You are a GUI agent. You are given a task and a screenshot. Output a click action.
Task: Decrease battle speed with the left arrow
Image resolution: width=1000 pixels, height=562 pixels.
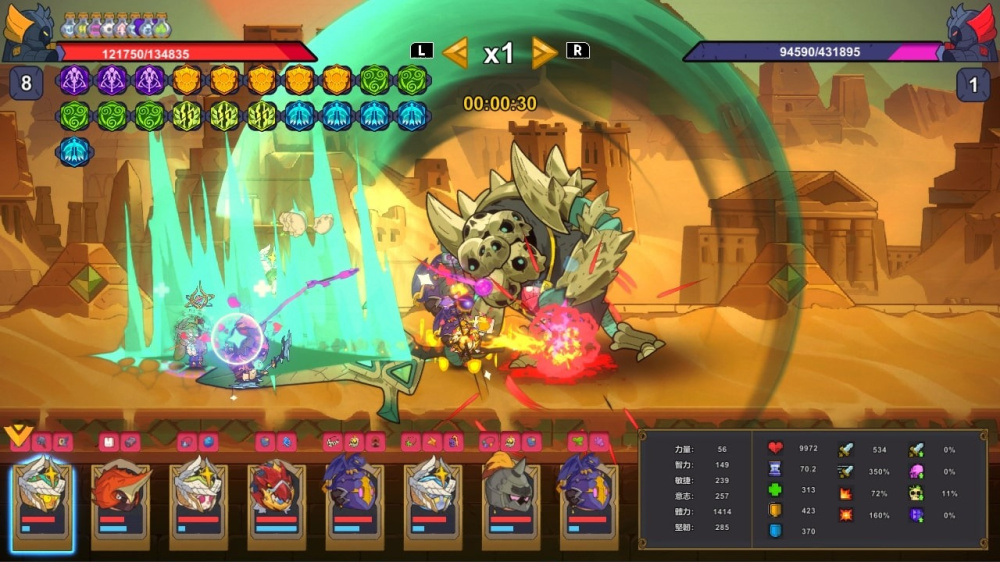tap(455, 52)
